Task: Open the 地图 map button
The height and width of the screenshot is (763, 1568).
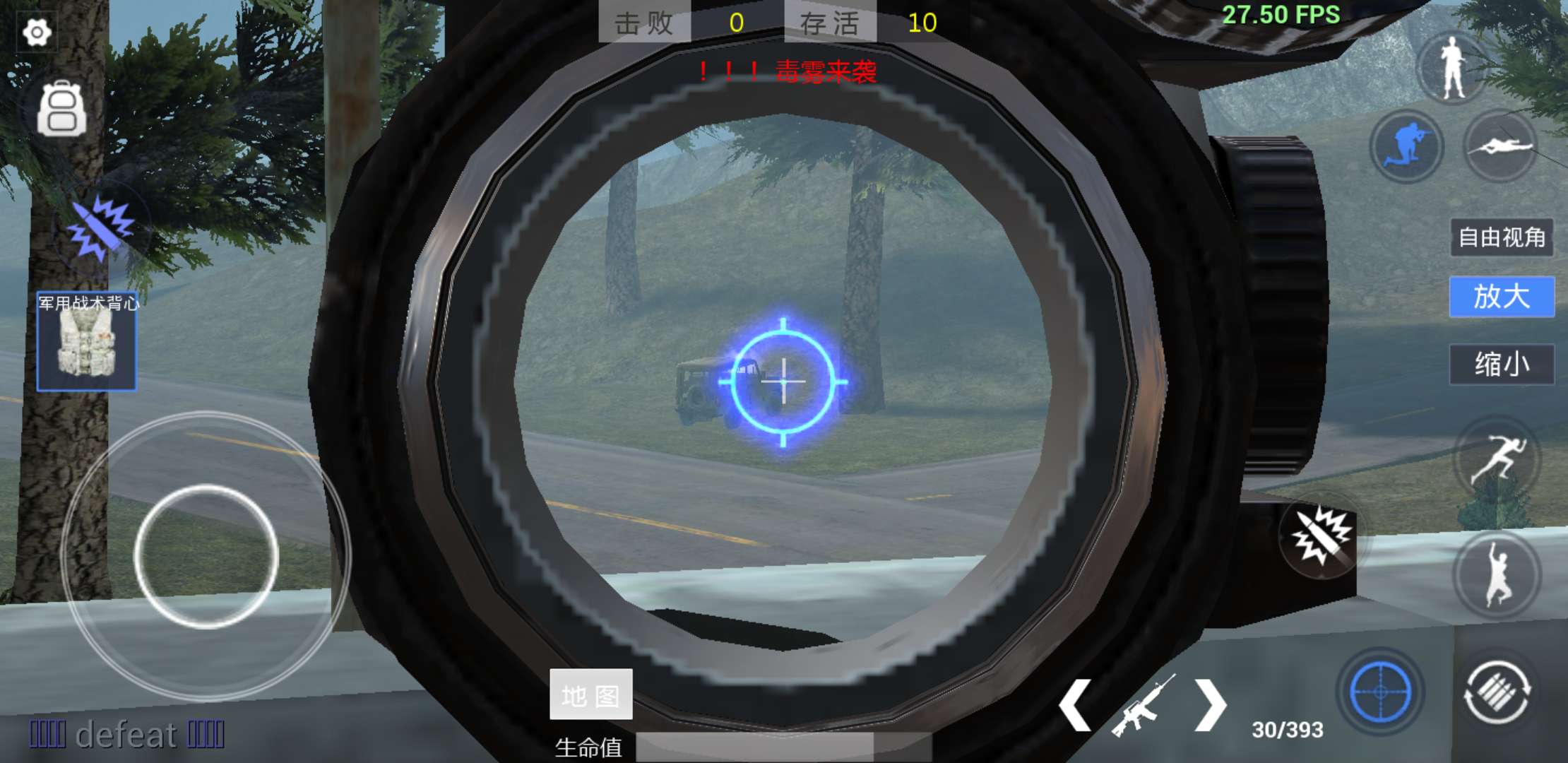Action: (x=591, y=695)
